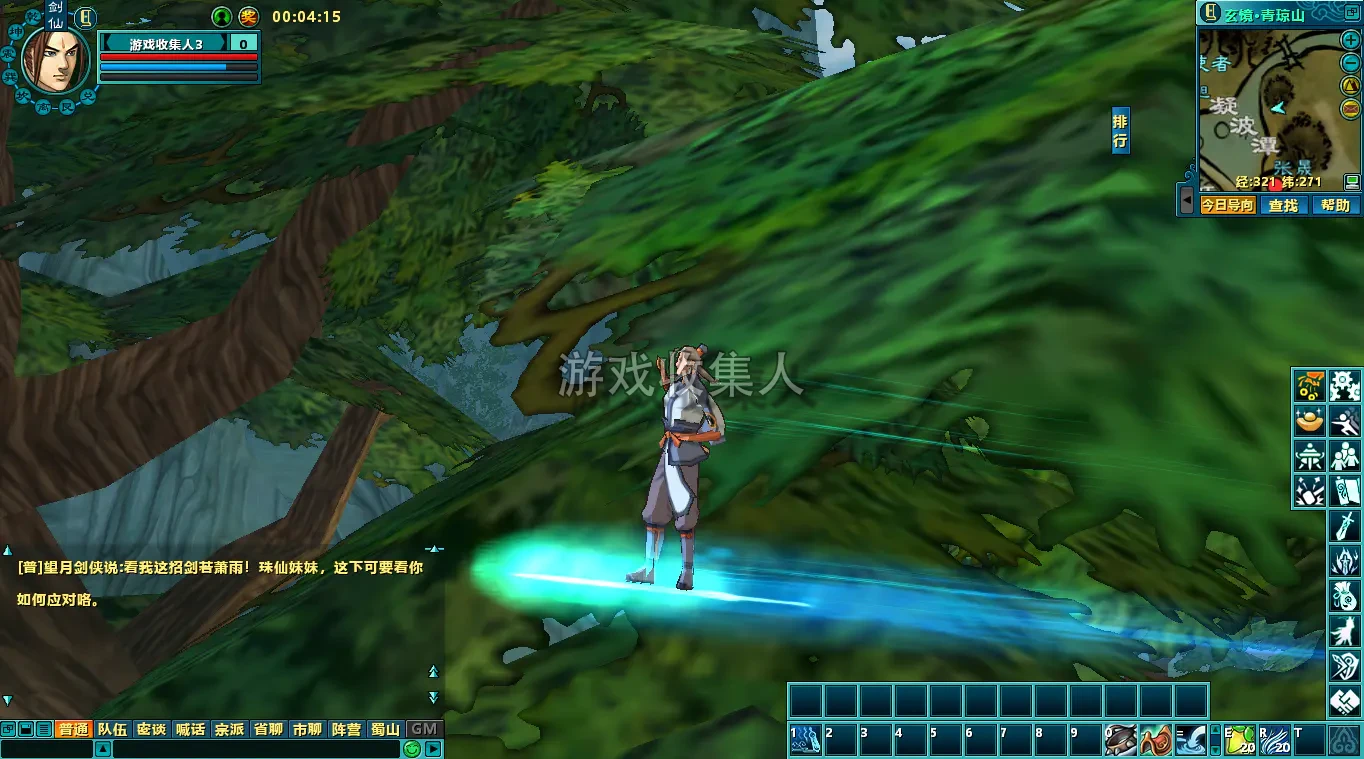Open the 排行 ranking panel

click(x=1120, y=132)
